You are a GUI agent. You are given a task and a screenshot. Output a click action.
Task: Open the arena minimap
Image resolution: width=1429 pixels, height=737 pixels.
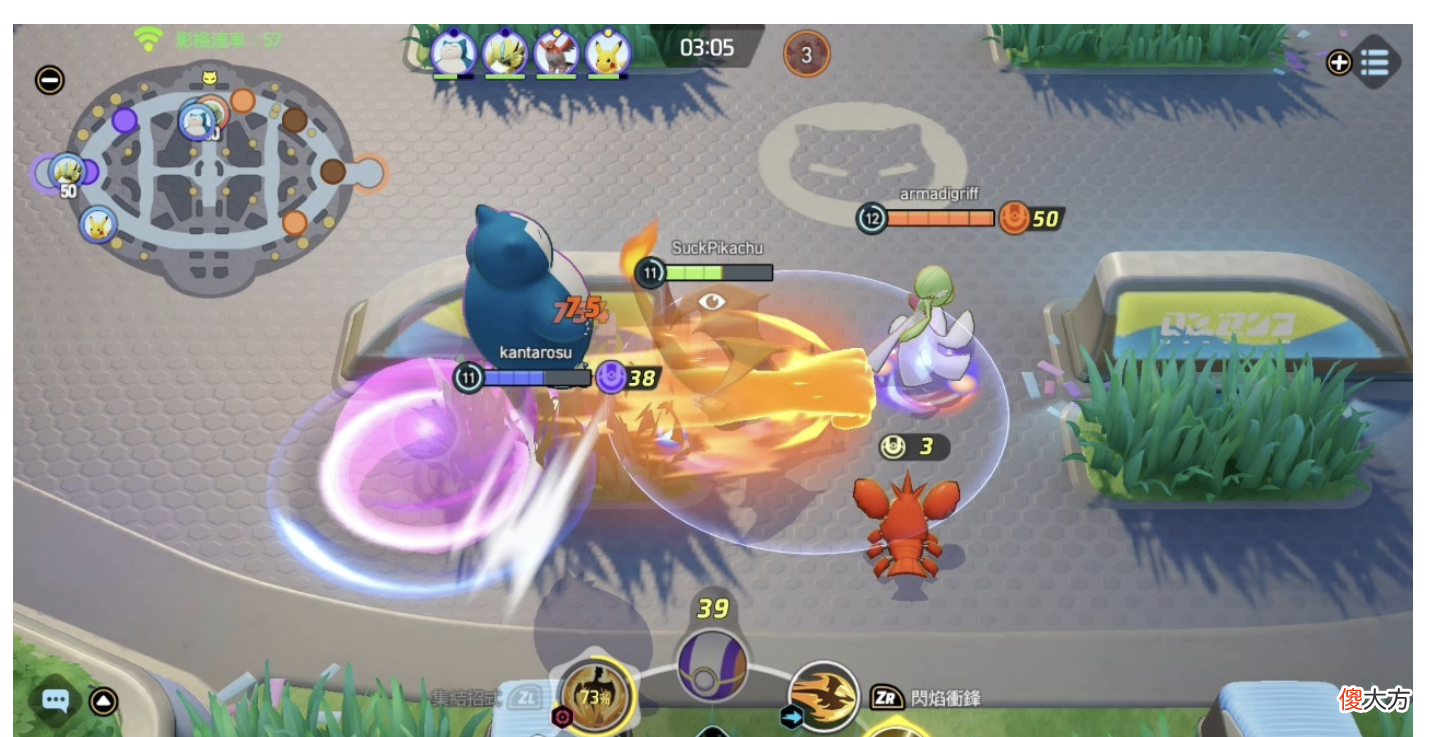pos(208,180)
